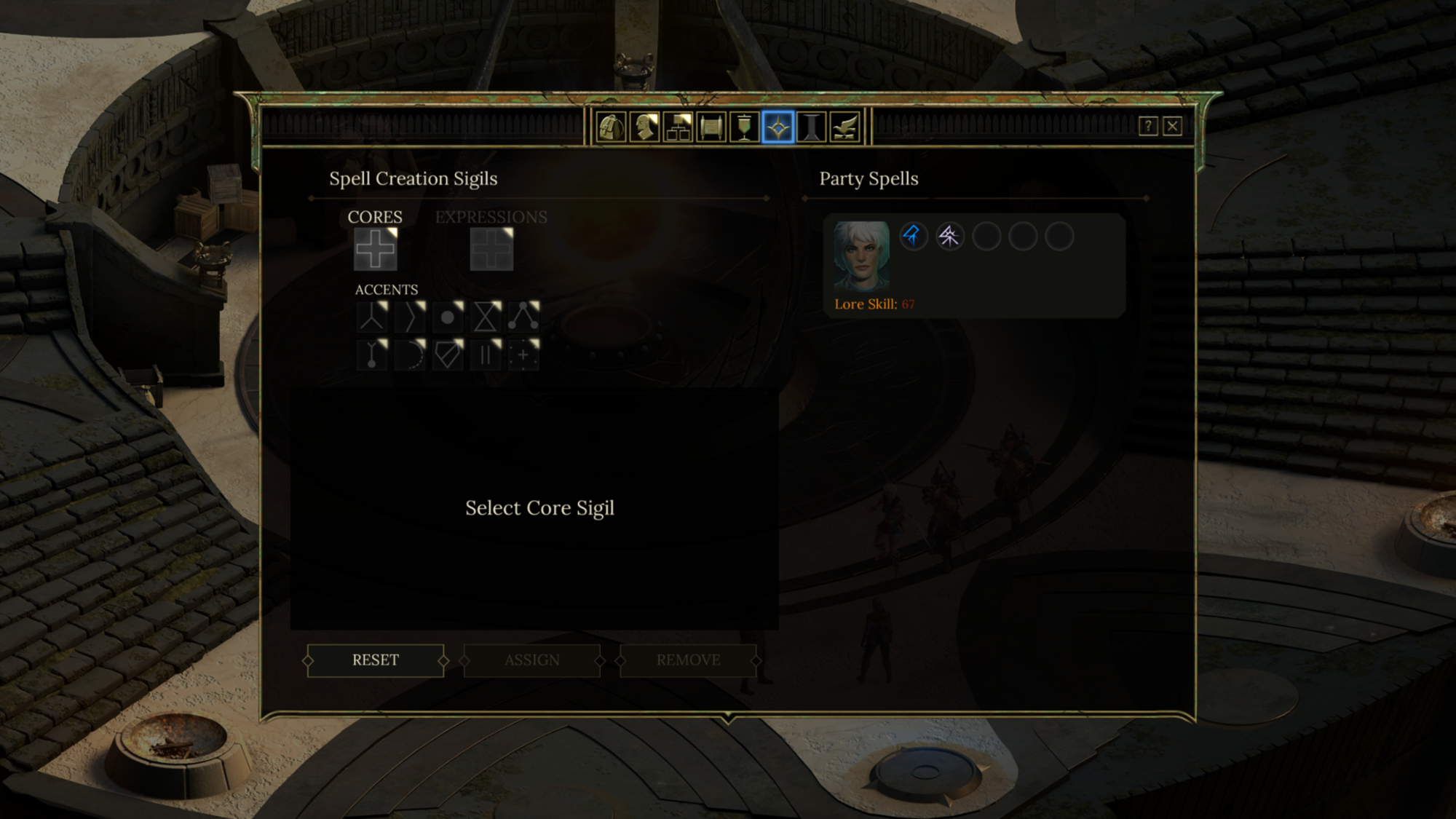This screenshot has height=819, width=1456.
Task: Select the highlighted spell creation tab
Action: [x=778, y=127]
